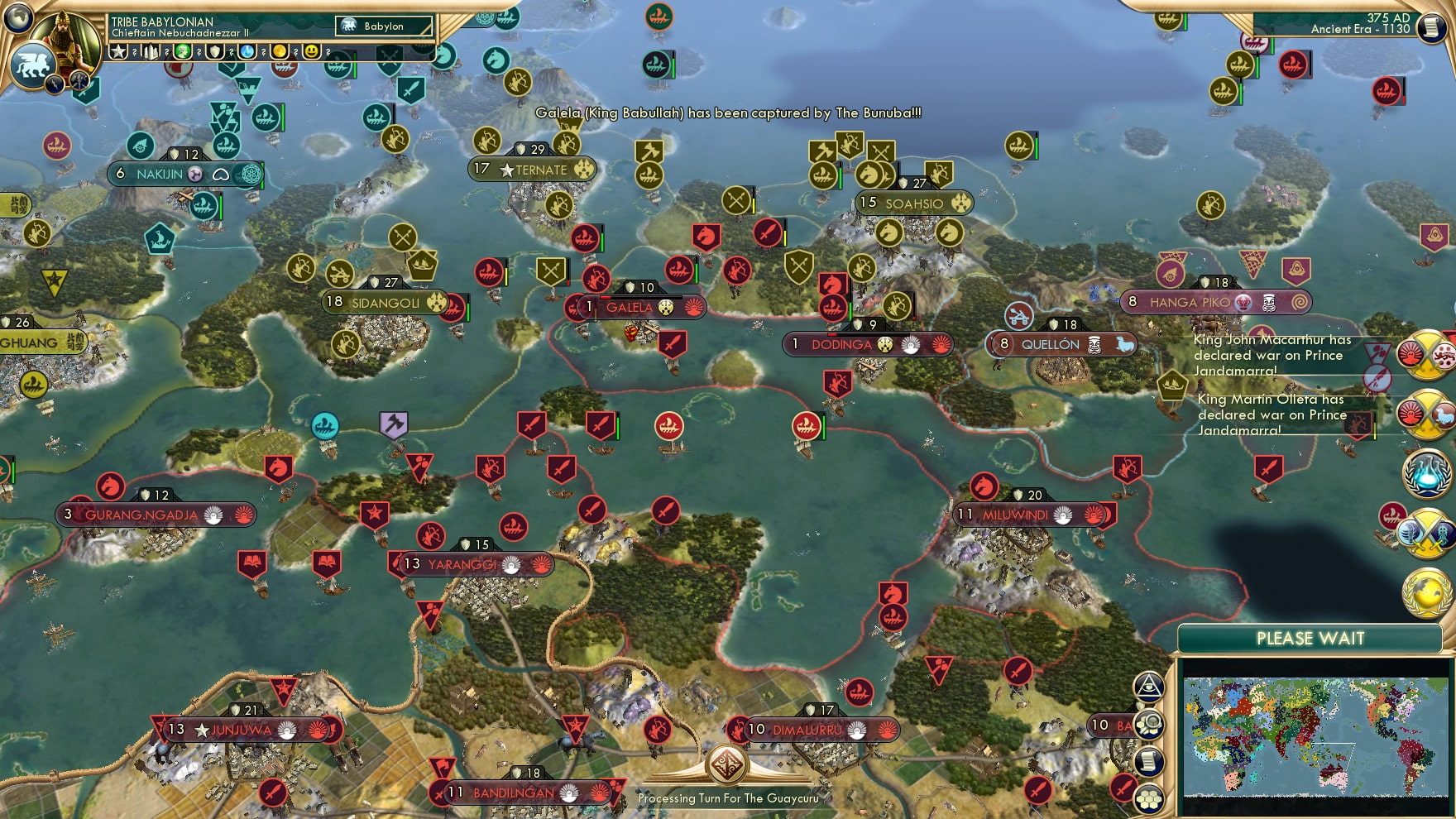Open the John Macarthur war declaration notification
Screen dimensions: 1456x819
click(1425, 355)
